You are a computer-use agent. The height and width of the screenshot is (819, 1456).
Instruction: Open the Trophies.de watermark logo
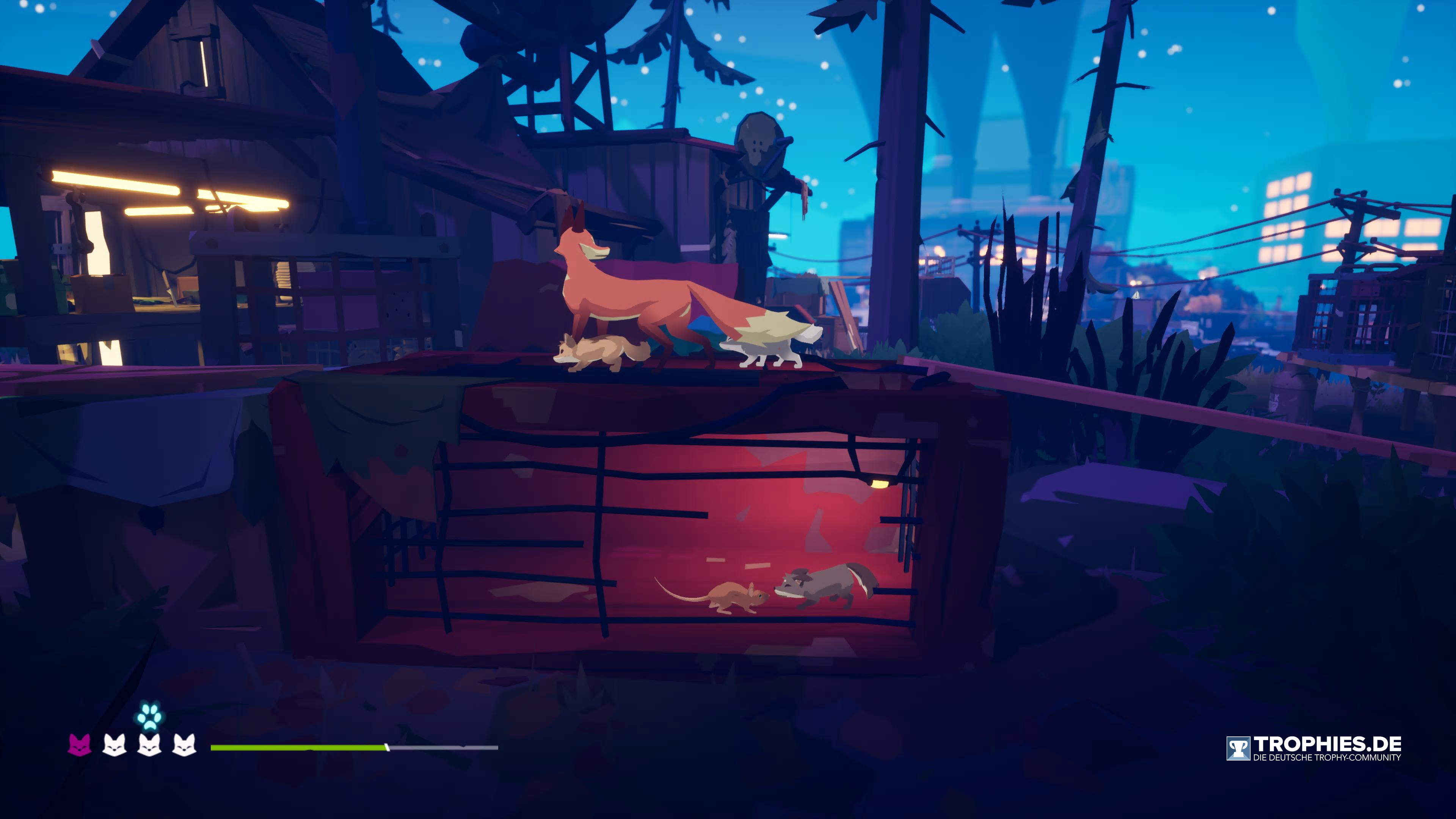click(x=1313, y=748)
